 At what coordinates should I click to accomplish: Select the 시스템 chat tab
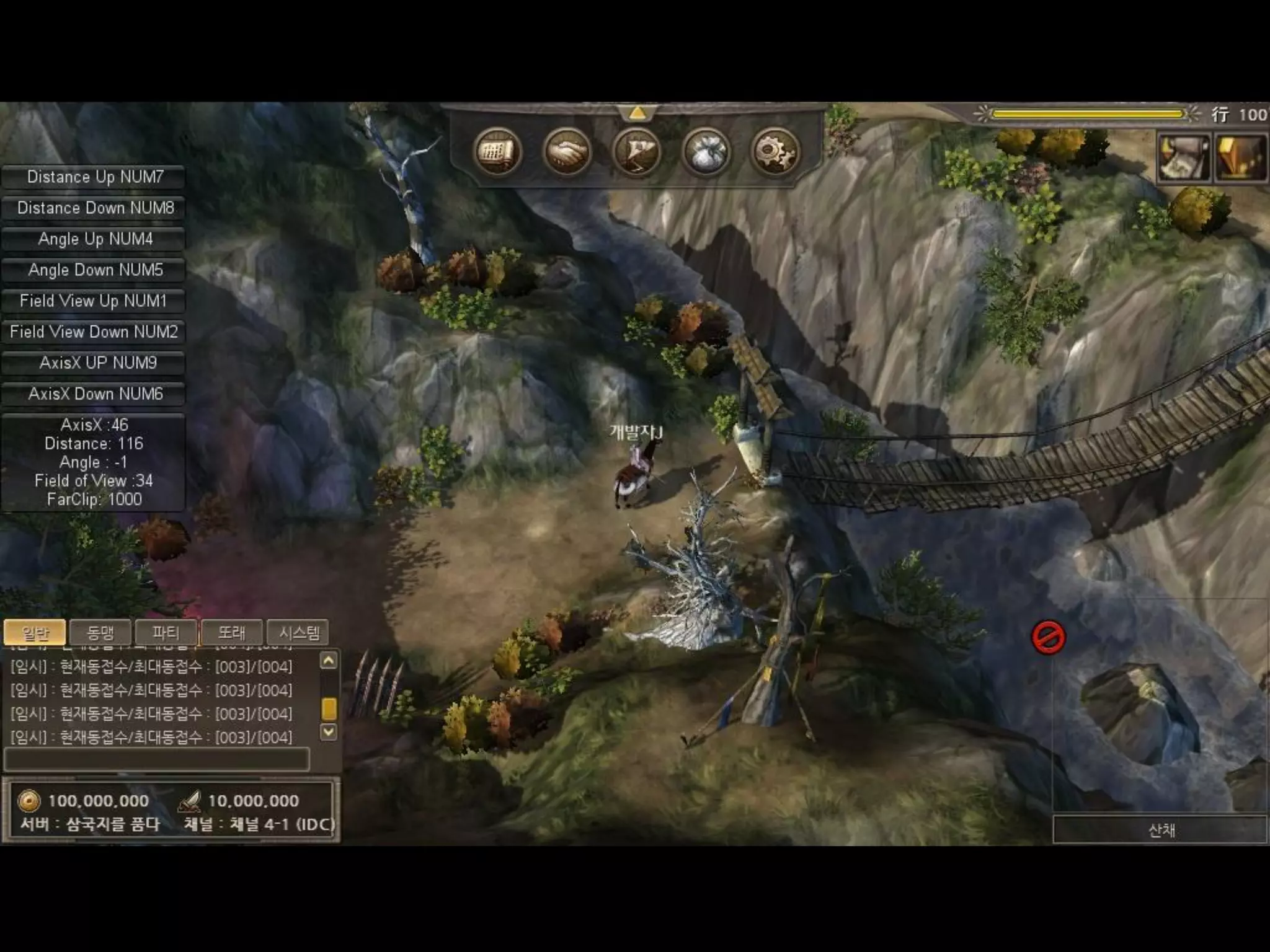click(x=298, y=633)
